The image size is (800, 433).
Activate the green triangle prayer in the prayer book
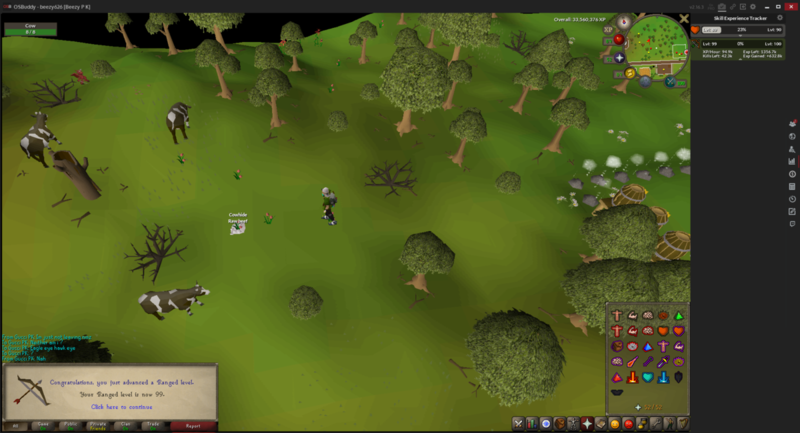click(x=678, y=316)
